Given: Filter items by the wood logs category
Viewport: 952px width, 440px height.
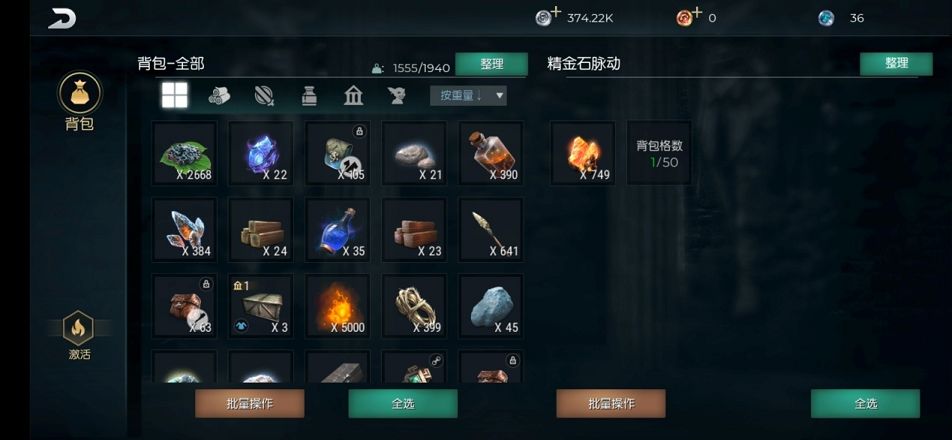Looking at the screenshot, I should click(219, 96).
